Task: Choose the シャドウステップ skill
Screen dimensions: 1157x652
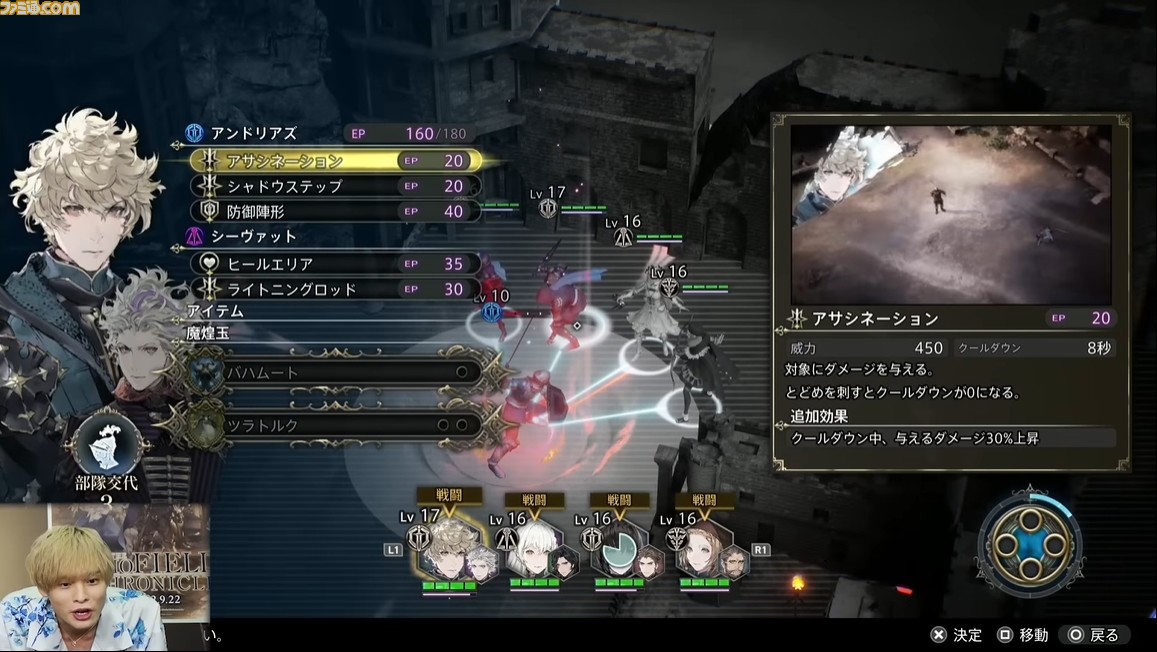Action: pos(335,186)
